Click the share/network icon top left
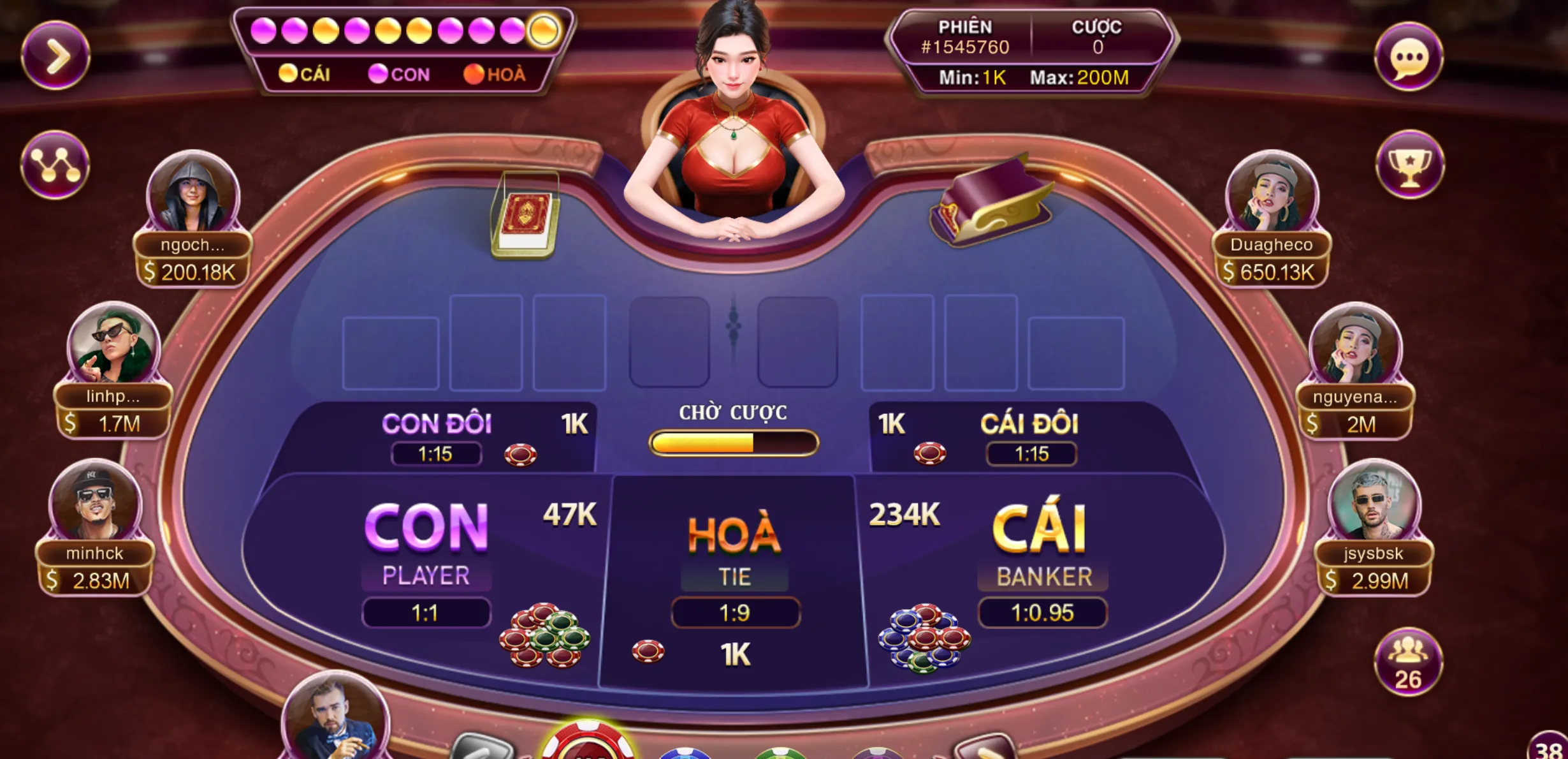 click(56, 165)
